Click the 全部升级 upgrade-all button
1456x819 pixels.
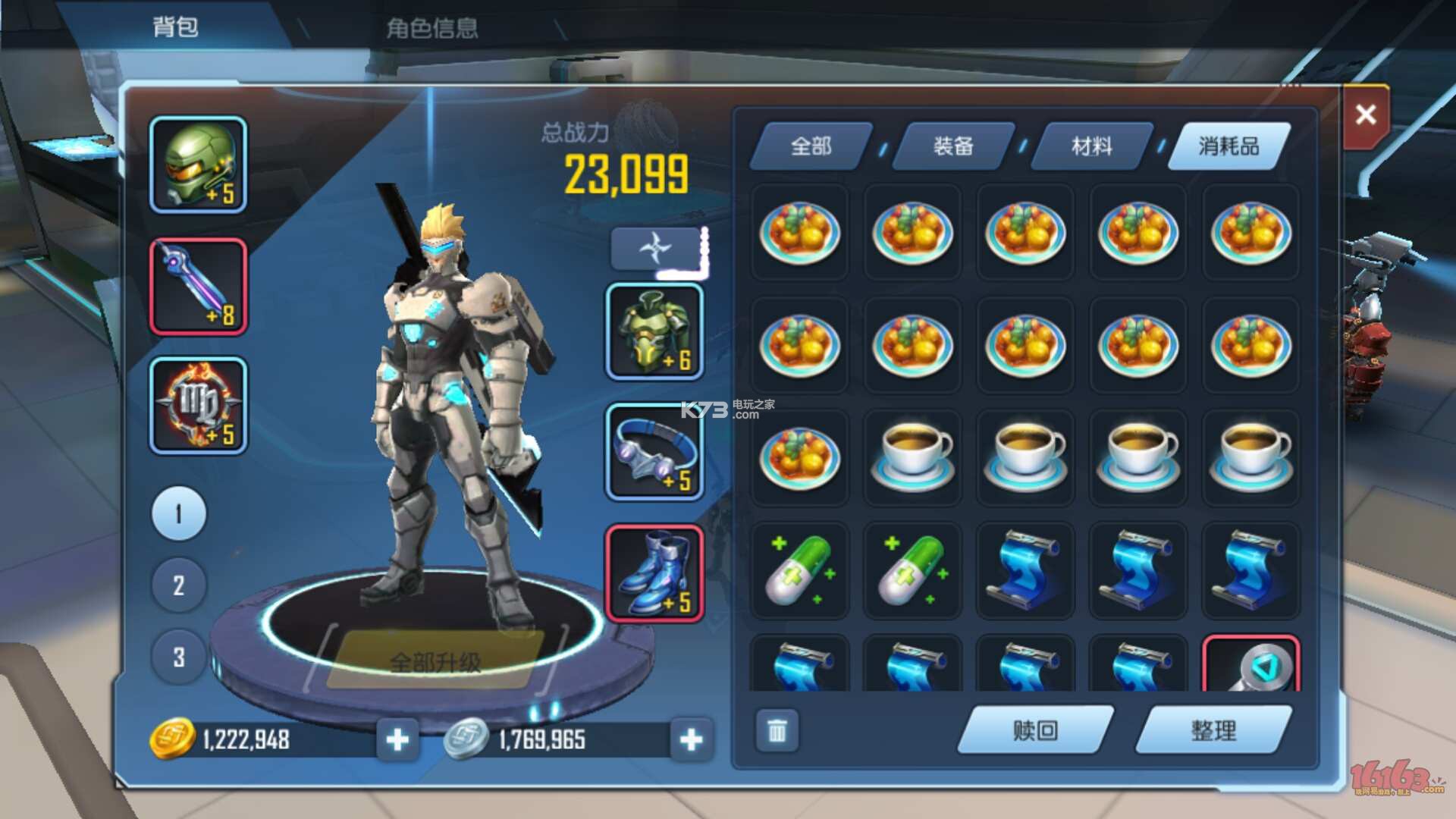point(435,662)
